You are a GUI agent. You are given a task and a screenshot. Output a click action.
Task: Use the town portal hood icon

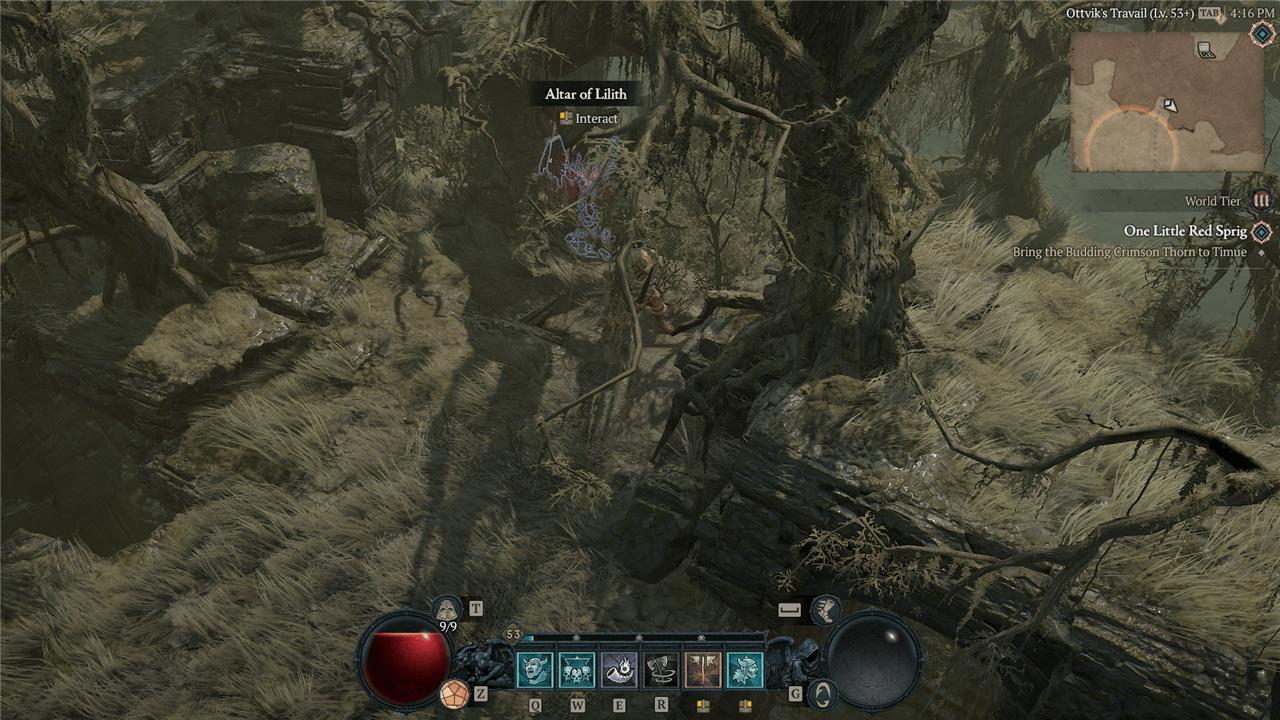(446, 607)
